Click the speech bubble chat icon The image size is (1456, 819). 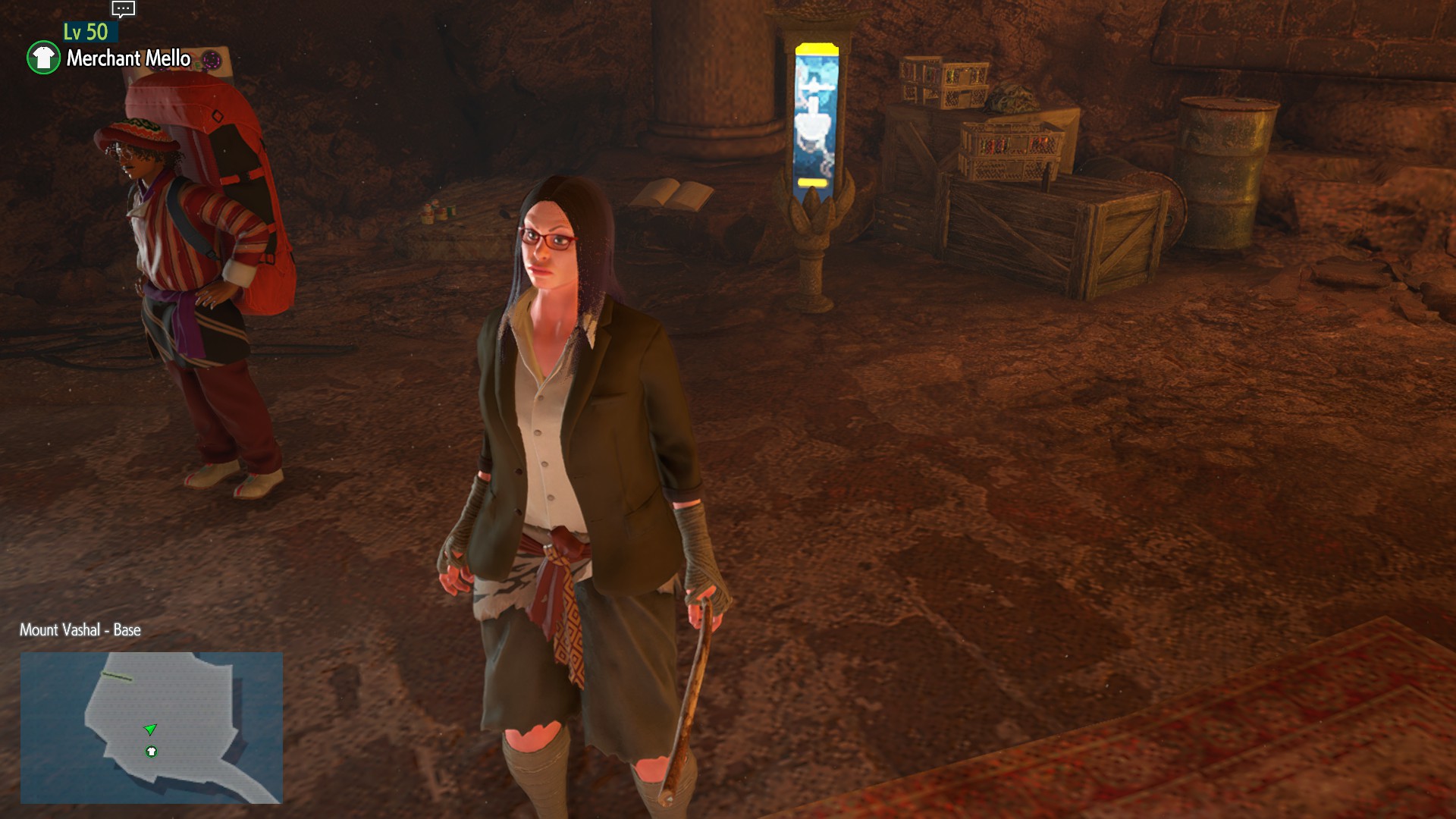tap(123, 9)
